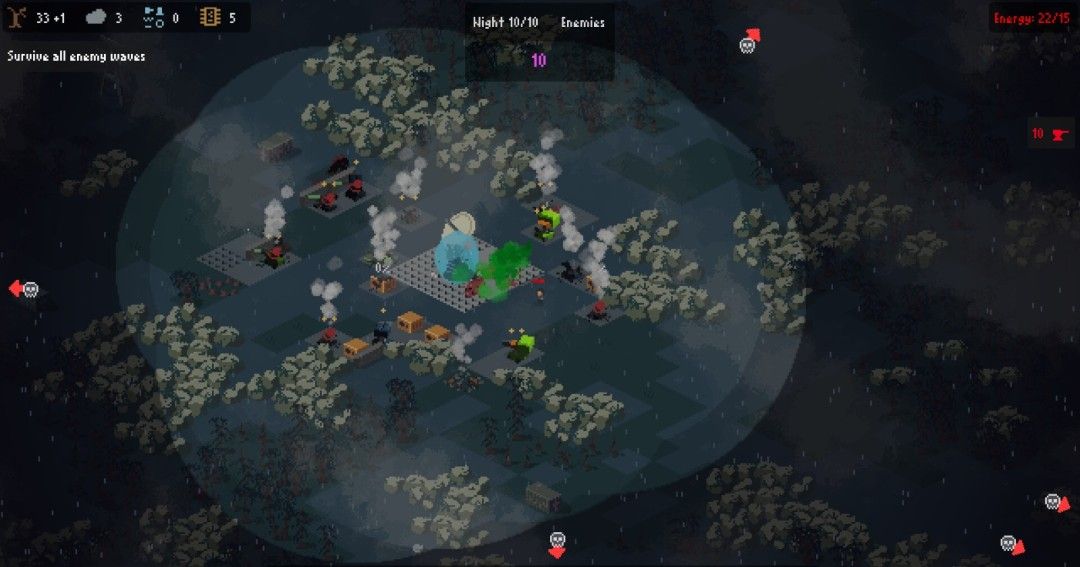Select the "Survive all enemy waves" objective

click(x=76, y=56)
